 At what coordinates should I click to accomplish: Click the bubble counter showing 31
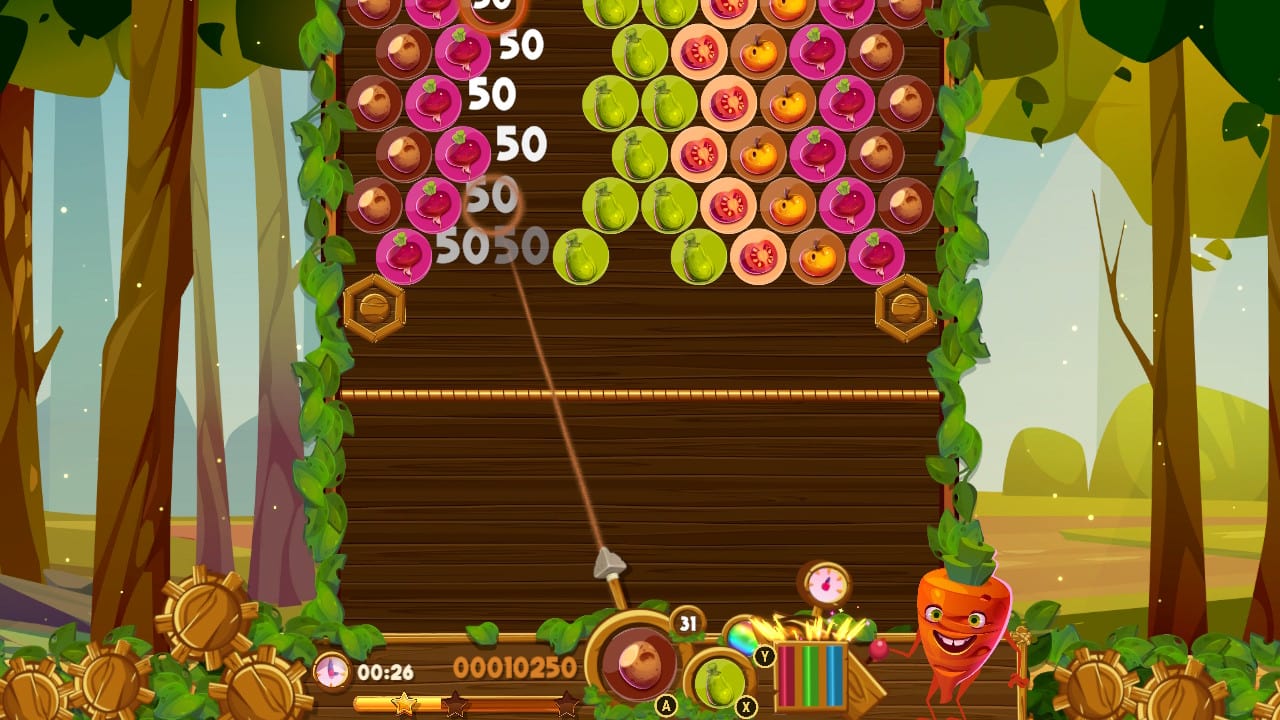(x=686, y=622)
